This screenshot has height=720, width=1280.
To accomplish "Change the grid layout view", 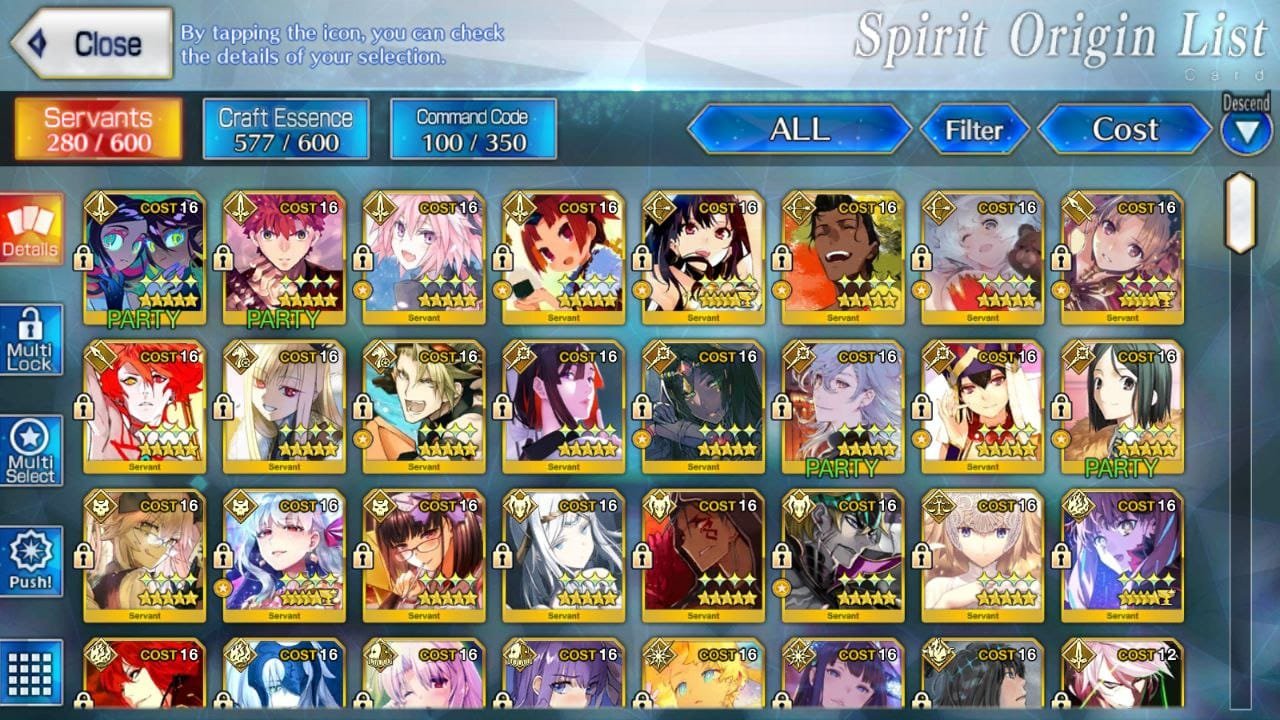I will click(x=30, y=671).
